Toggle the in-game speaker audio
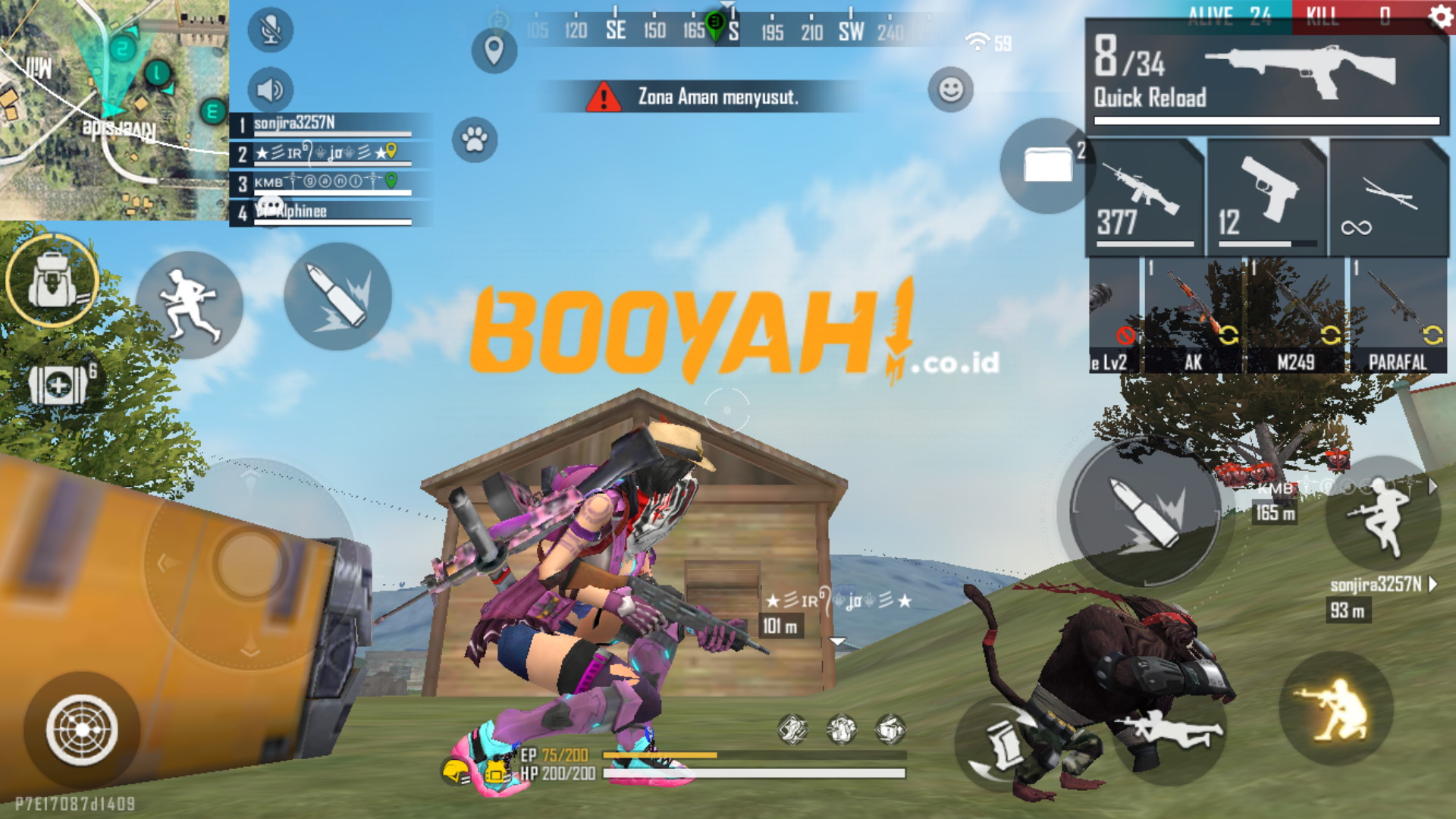The image size is (1456, 819). [x=269, y=90]
